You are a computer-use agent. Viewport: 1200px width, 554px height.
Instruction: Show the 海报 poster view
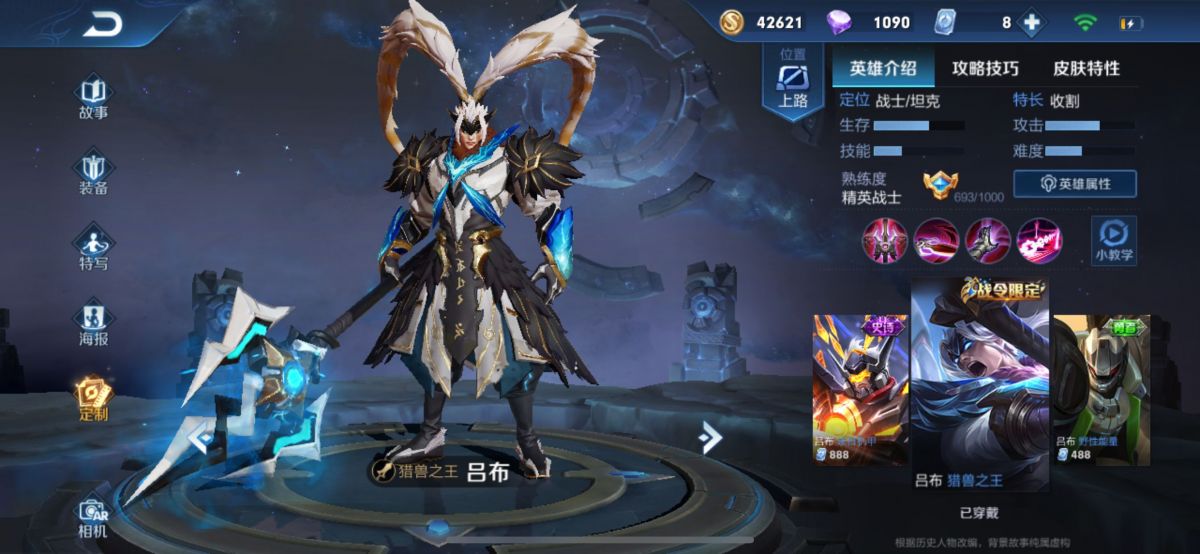(x=93, y=322)
